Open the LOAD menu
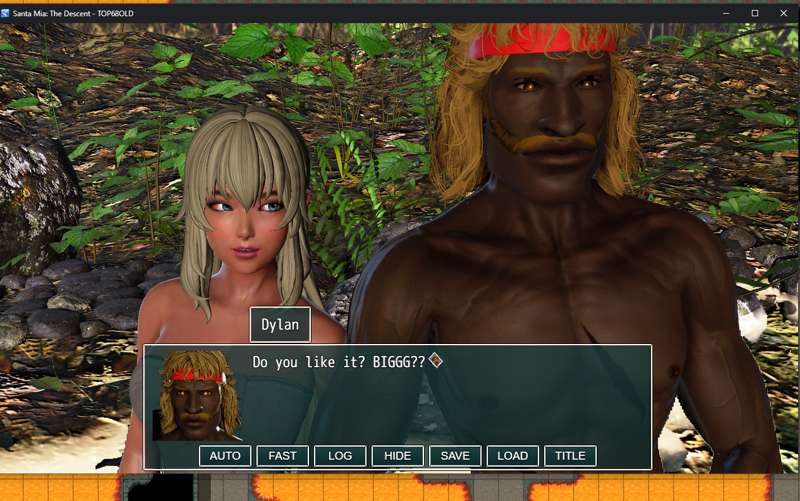The image size is (800, 501). pos(513,456)
